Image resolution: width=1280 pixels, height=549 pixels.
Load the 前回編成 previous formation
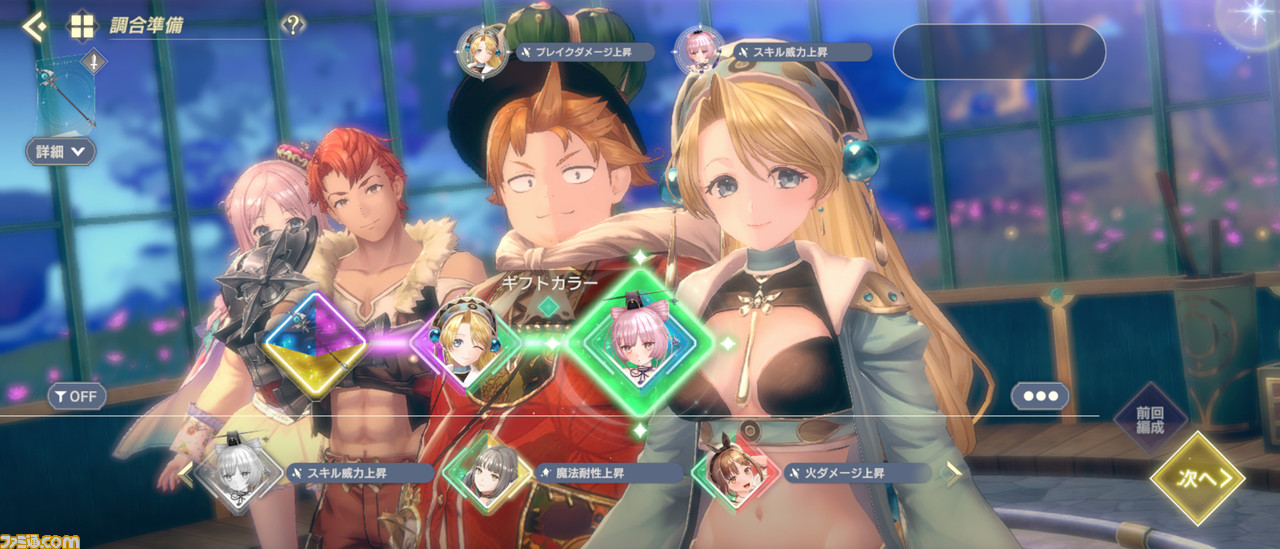click(1150, 420)
